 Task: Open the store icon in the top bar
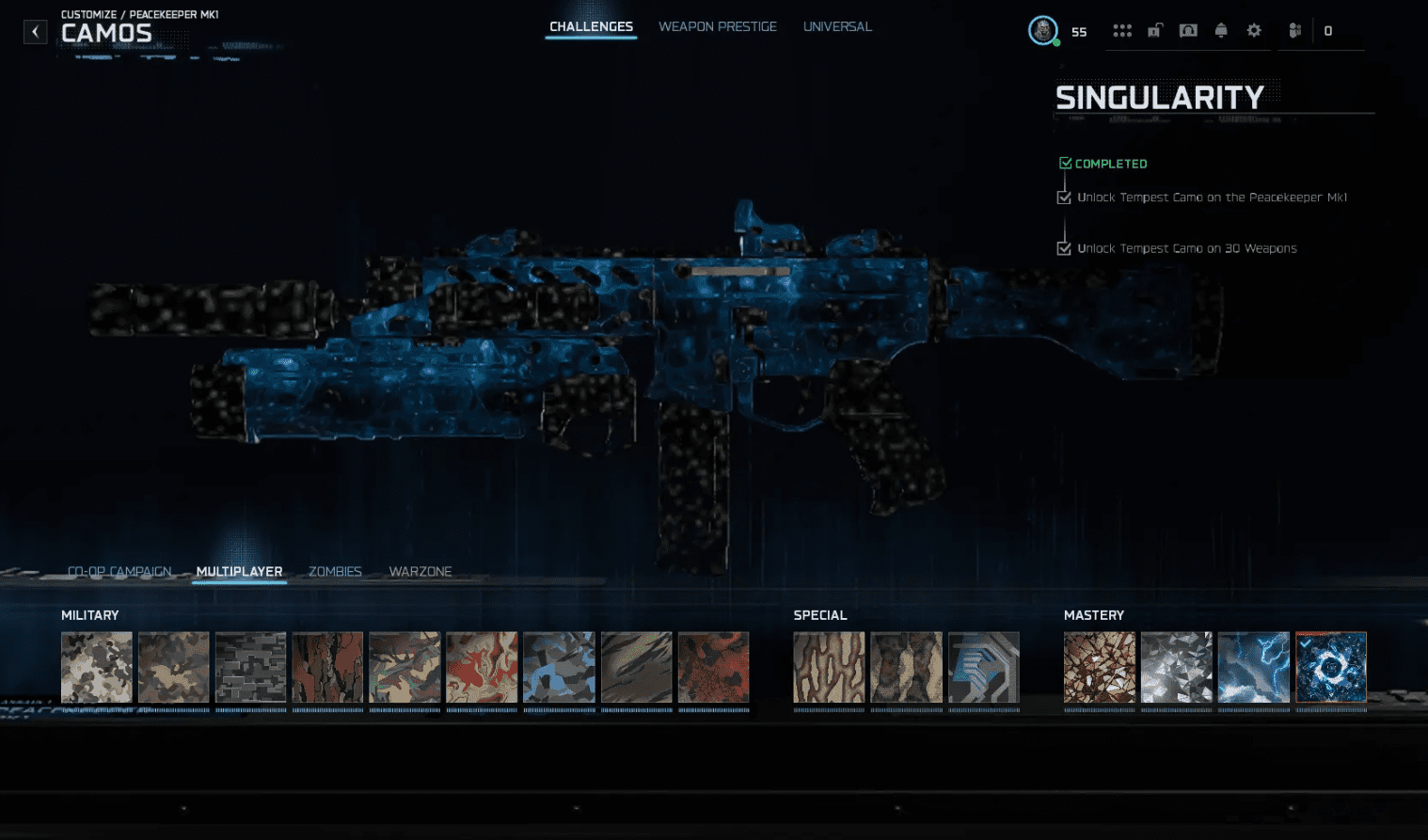tap(1188, 30)
